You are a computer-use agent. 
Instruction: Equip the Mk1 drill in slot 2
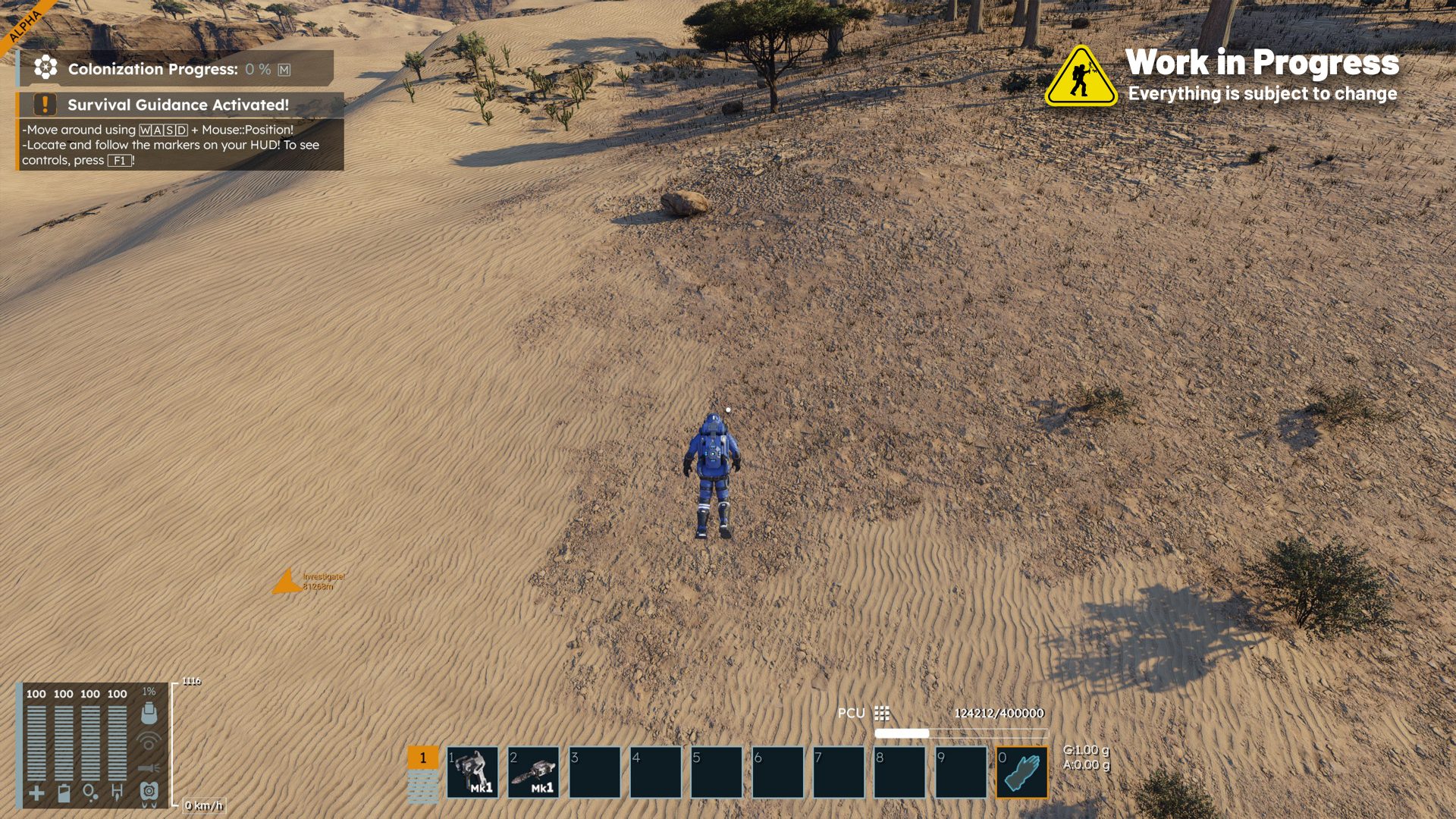[533, 773]
